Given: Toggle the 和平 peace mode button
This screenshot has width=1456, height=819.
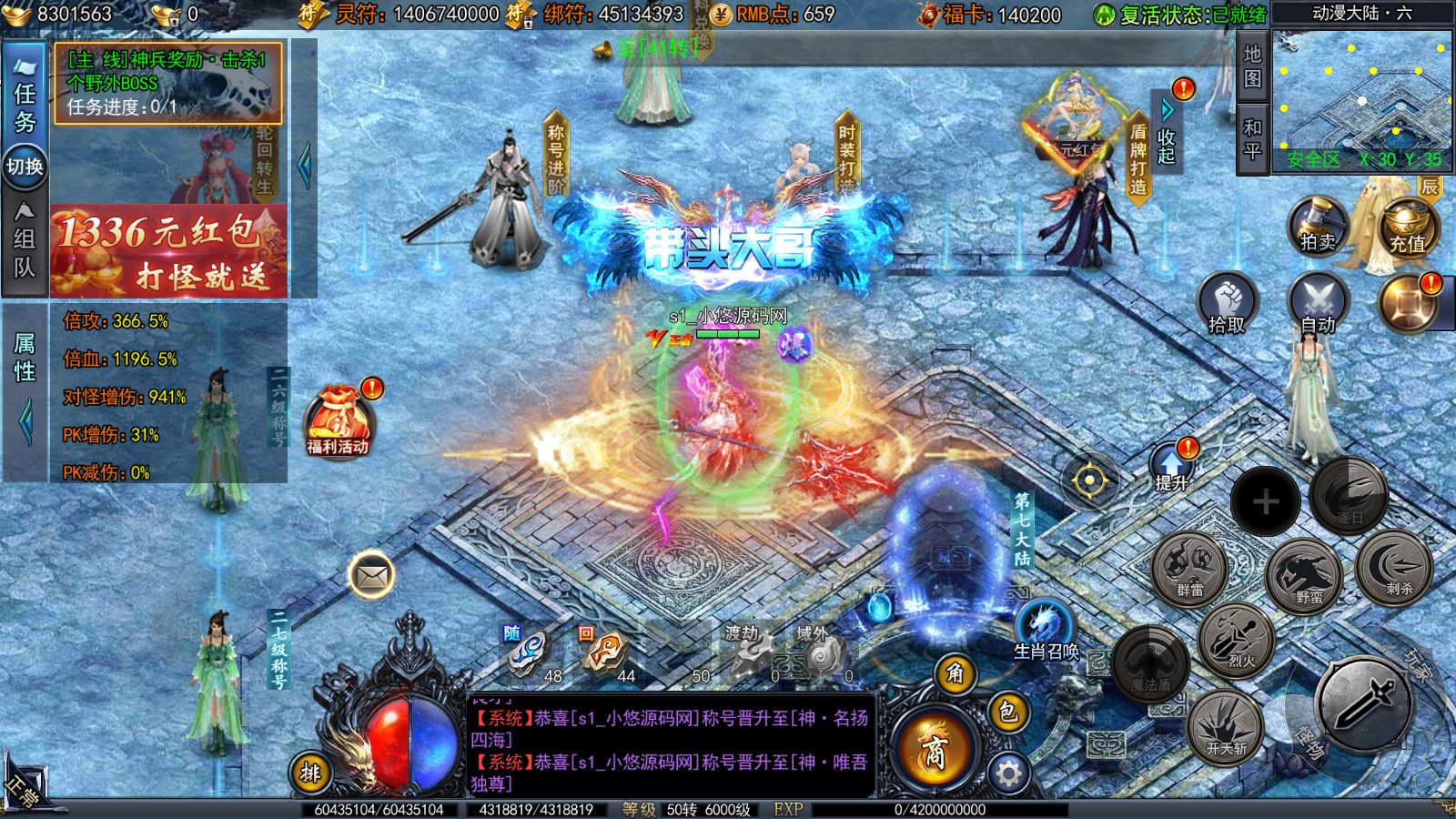Looking at the screenshot, I should [x=1253, y=139].
